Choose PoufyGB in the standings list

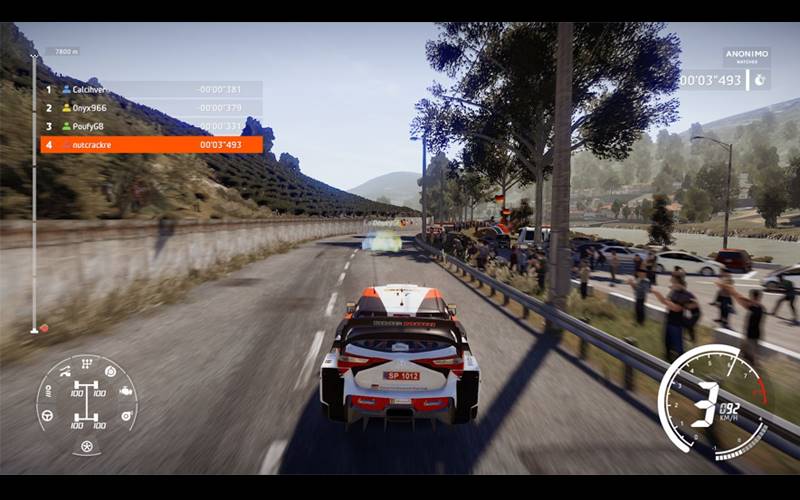click(x=151, y=126)
